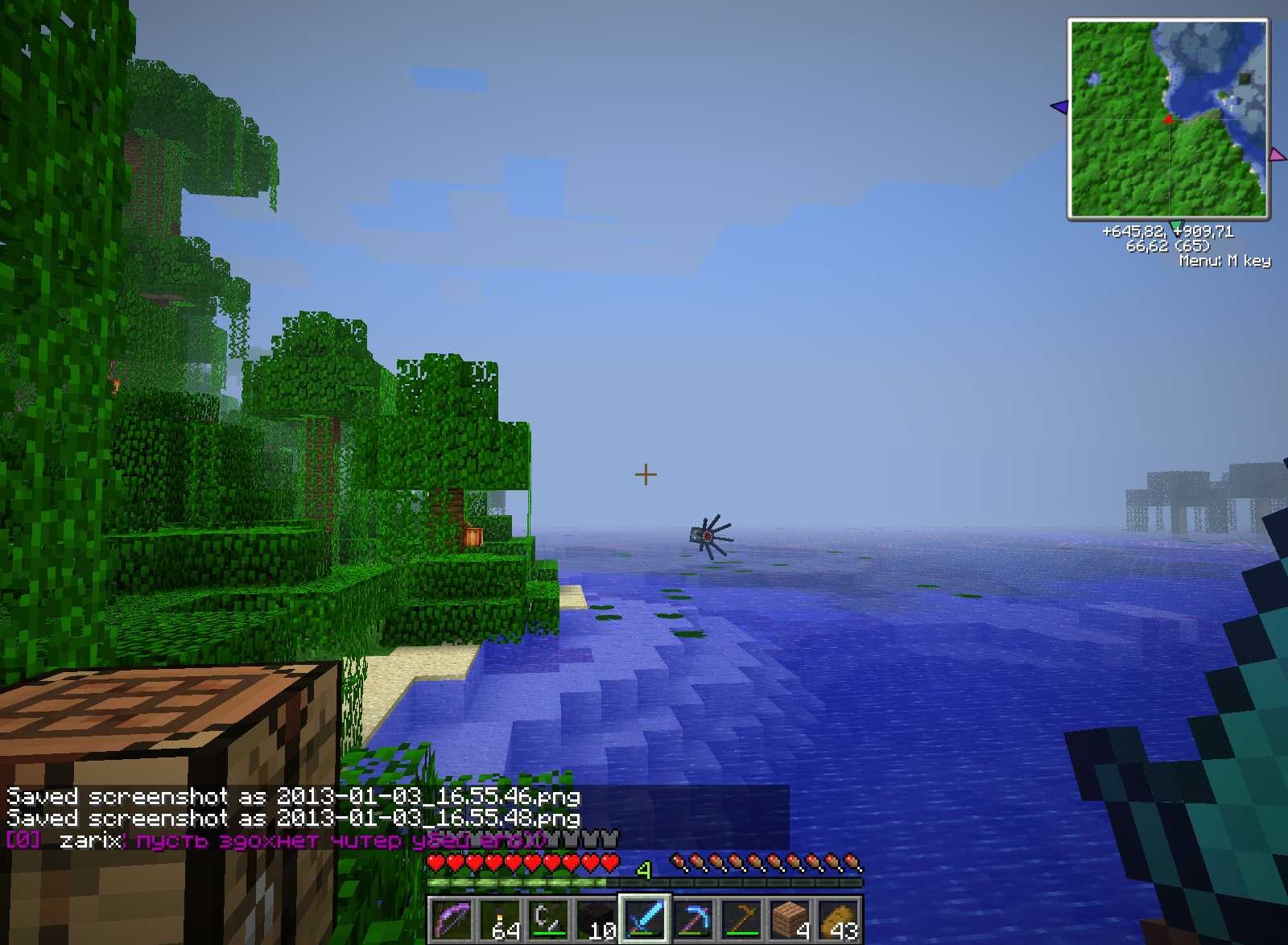The width and height of the screenshot is (1288, 945).
Task: Click the minimap in the corner
Action: coord(1169,119)
